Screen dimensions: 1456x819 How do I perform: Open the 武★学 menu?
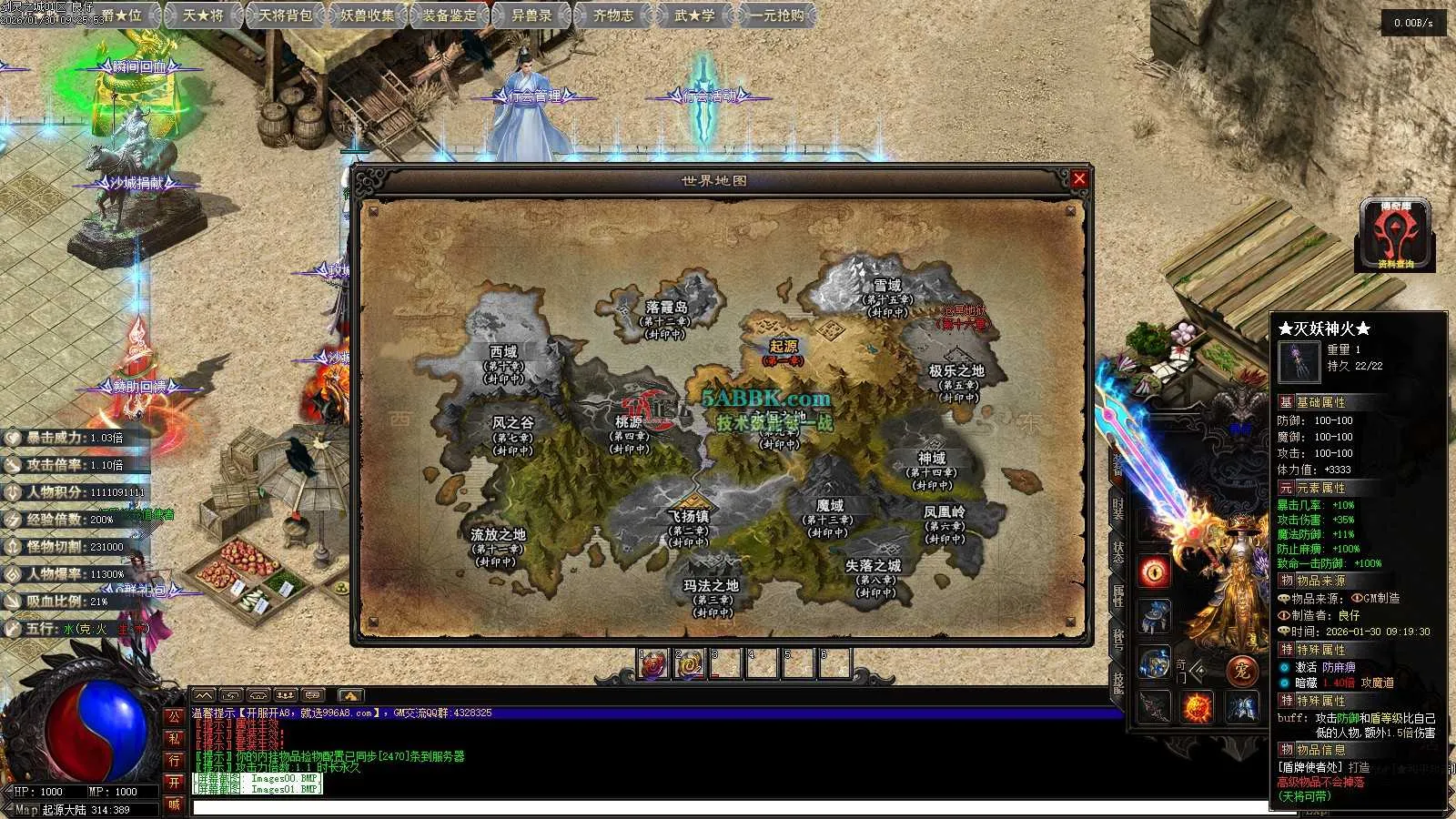[695, 15]
